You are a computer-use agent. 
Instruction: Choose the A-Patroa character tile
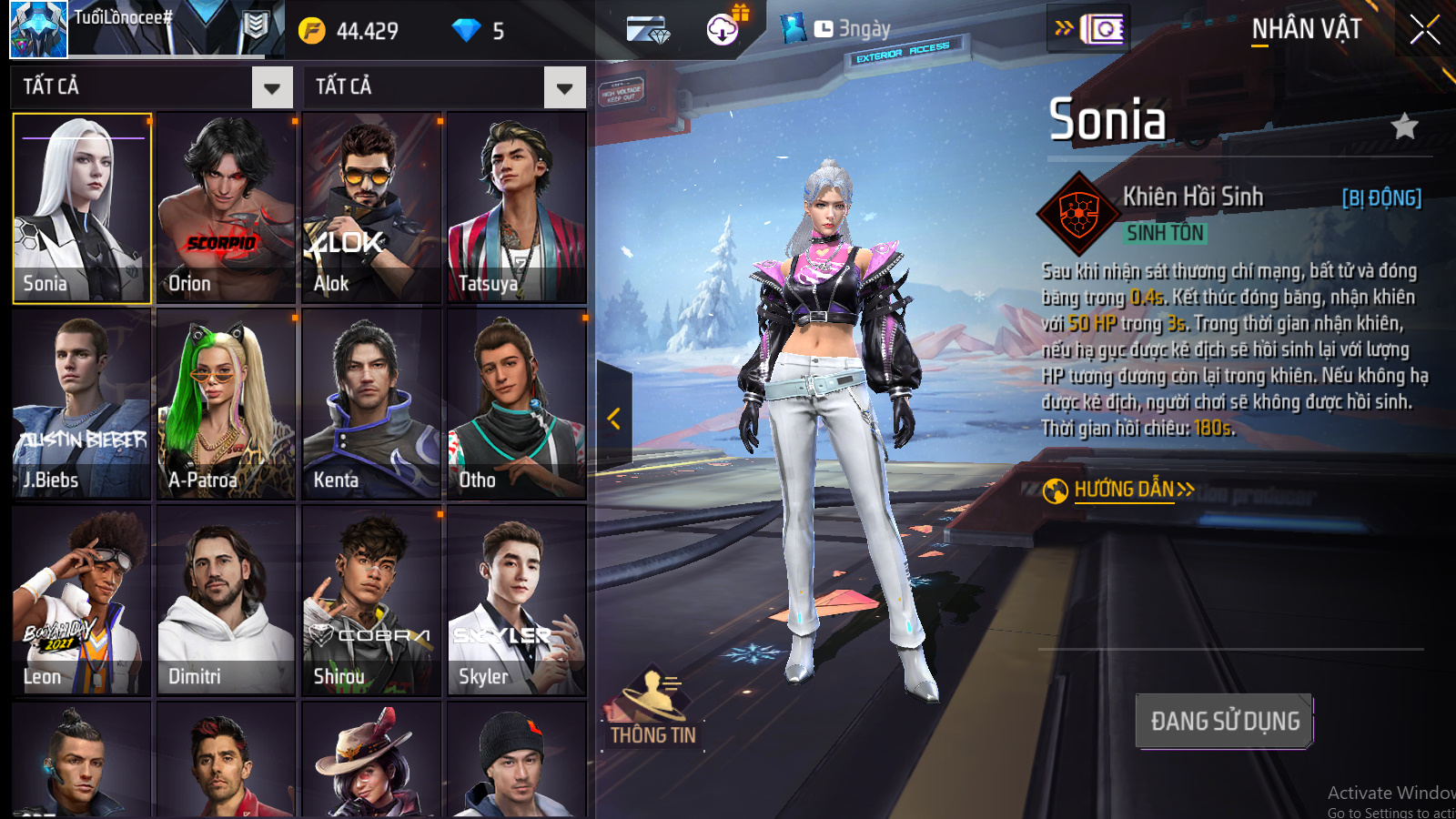point(227,405)
